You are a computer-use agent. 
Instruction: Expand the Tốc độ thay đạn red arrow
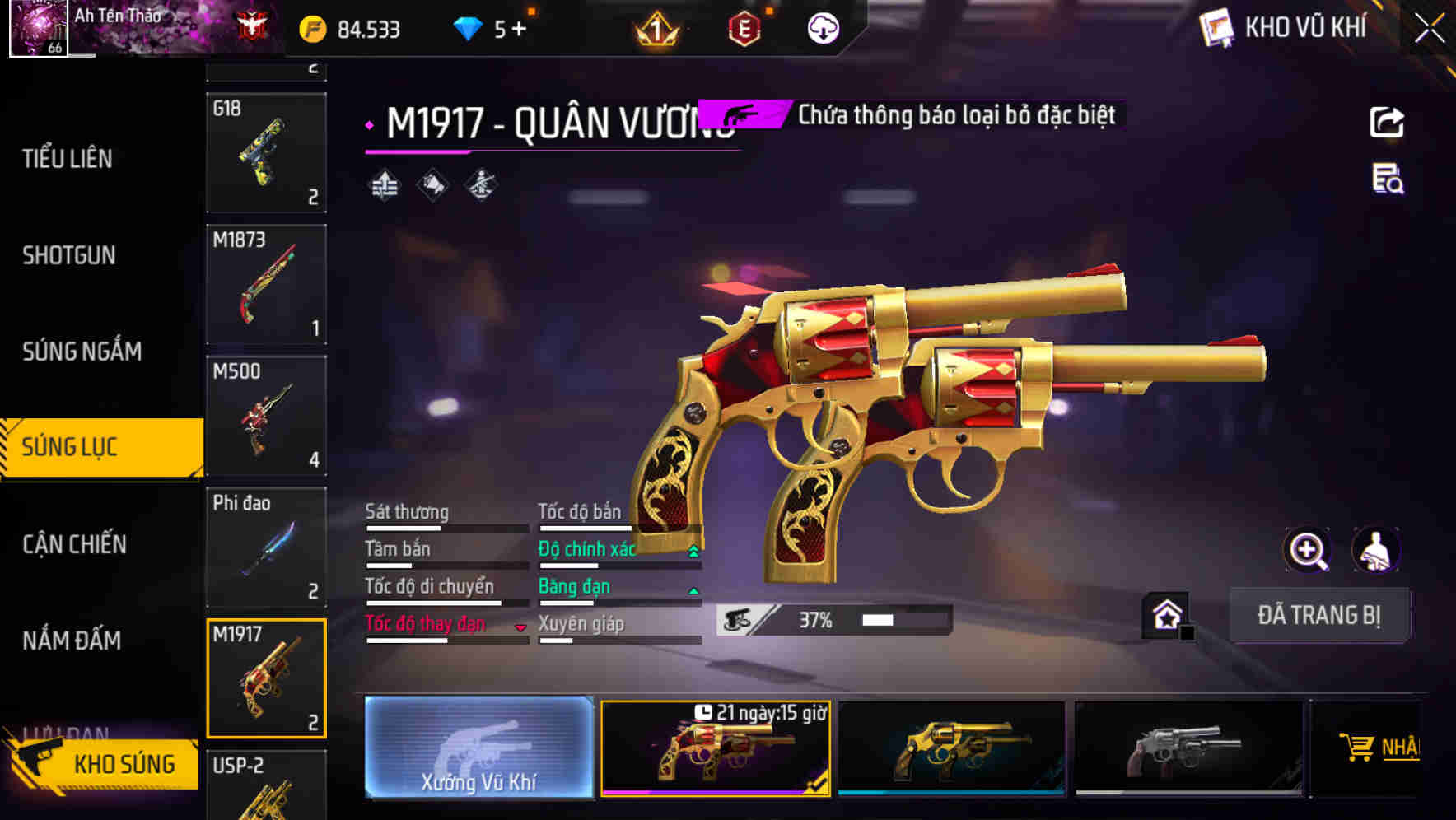point(520,626)
